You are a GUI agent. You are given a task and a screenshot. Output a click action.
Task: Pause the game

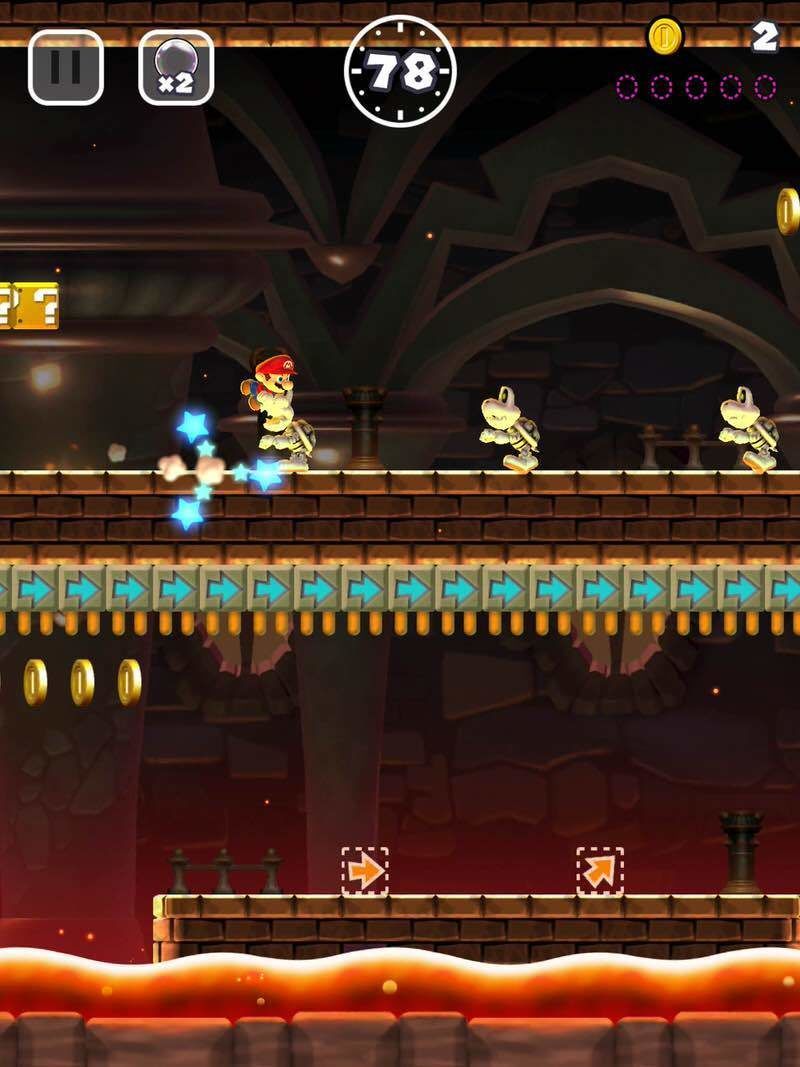pyautogui.click(x=66, y=68)
